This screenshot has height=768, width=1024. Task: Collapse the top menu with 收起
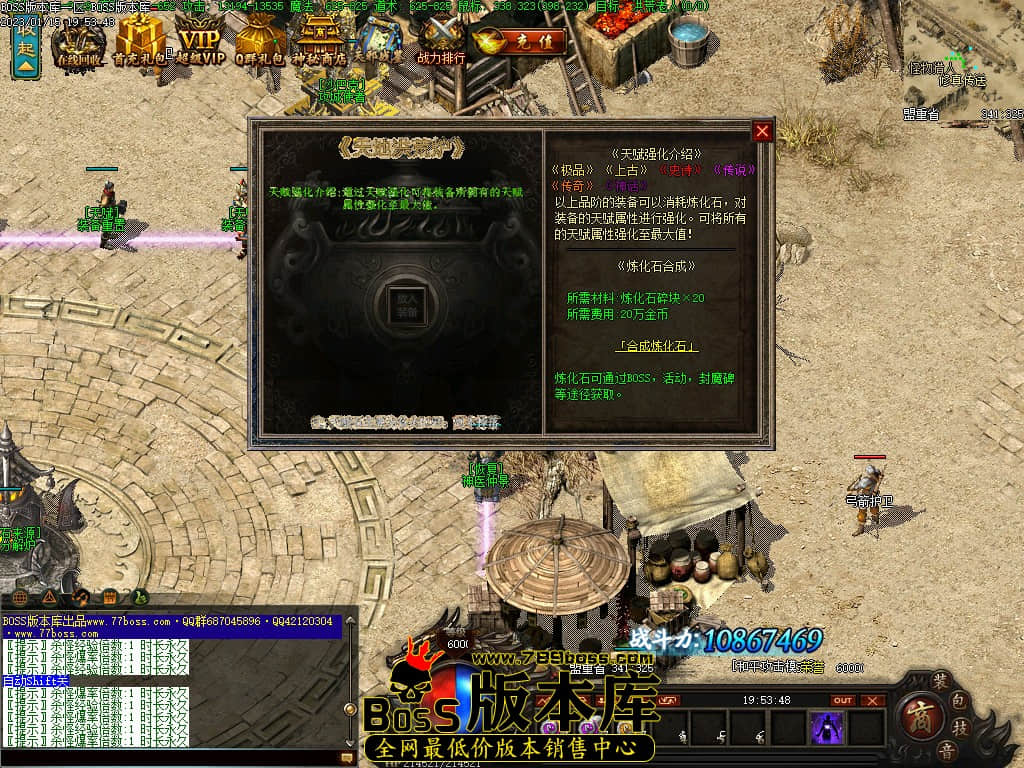click(x=25, y=47)
